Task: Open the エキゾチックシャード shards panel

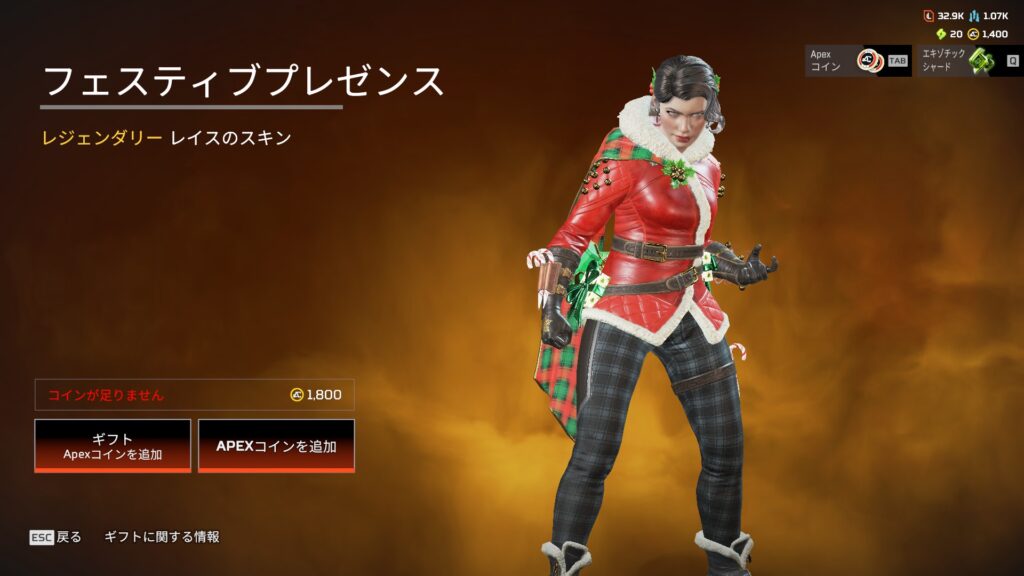Action: [968, 60]
